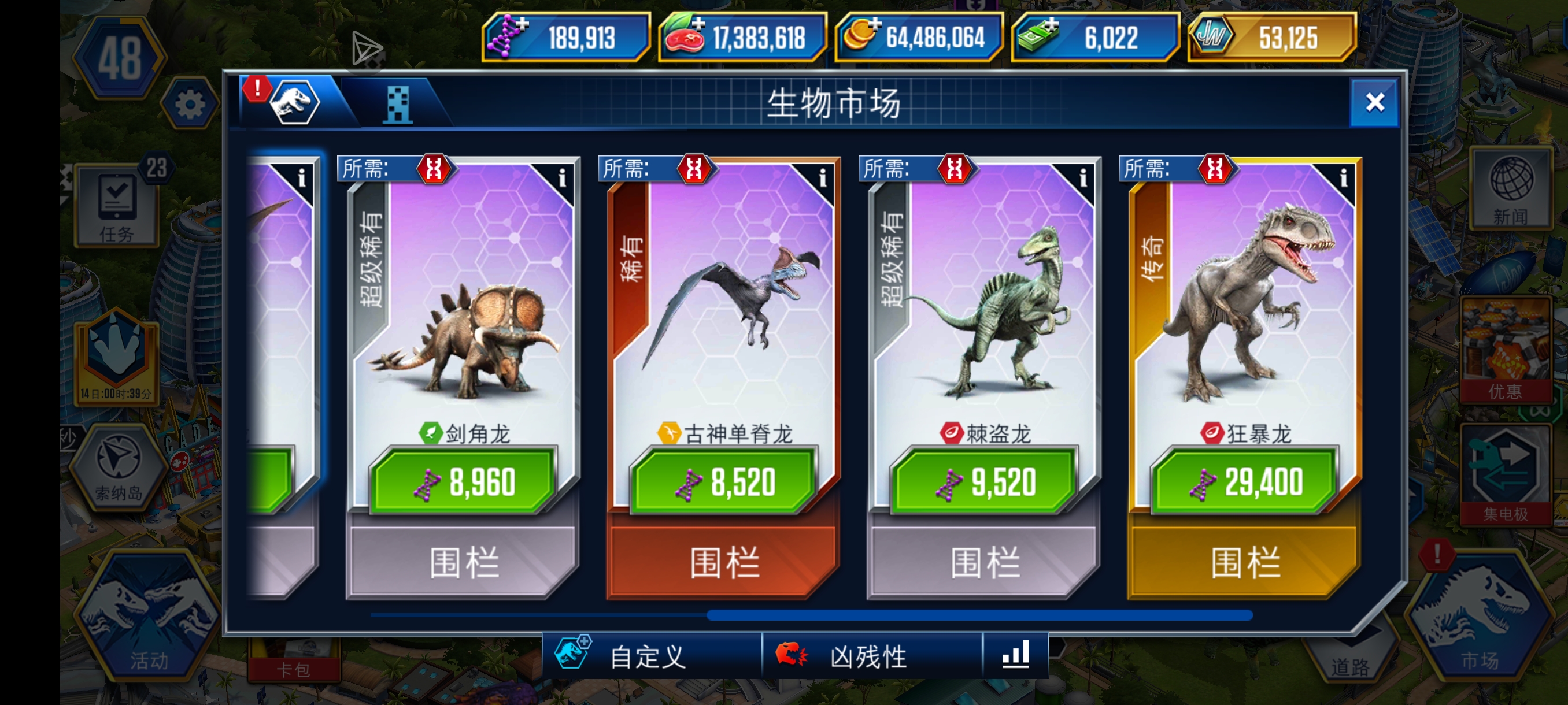Screen dimensions: 1568x705
Task: Expand the 所需 requirement badge on 棘盗龙
Action: [x=956, y=169]
